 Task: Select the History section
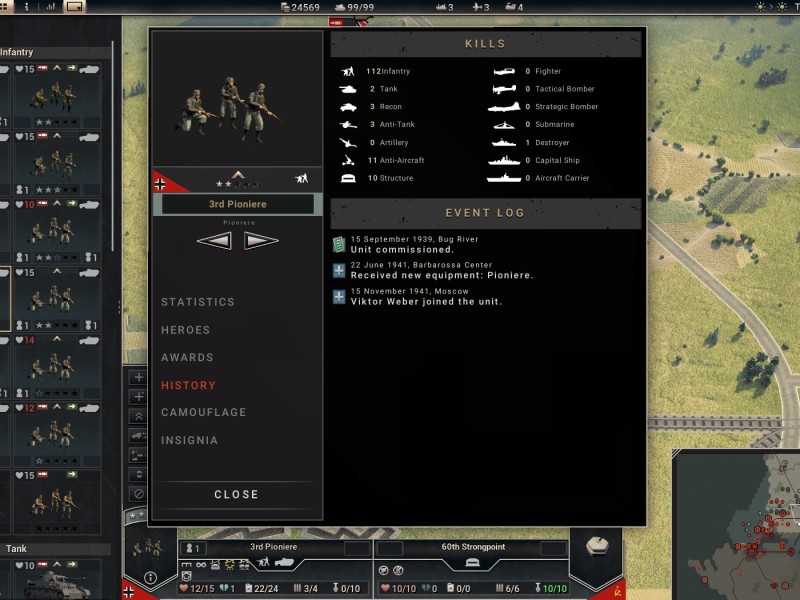pos(188,385)
